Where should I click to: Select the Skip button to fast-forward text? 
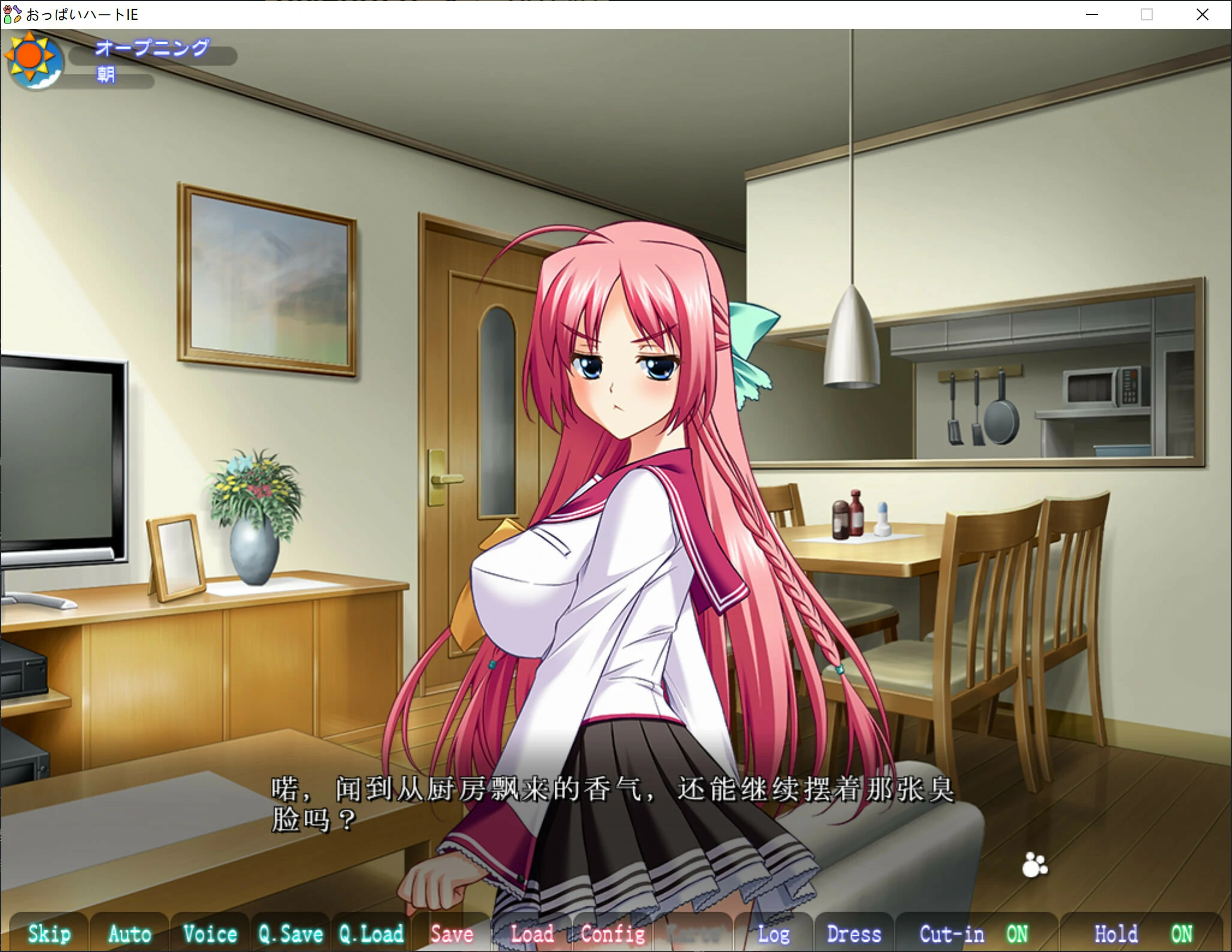tap(49, 933)
